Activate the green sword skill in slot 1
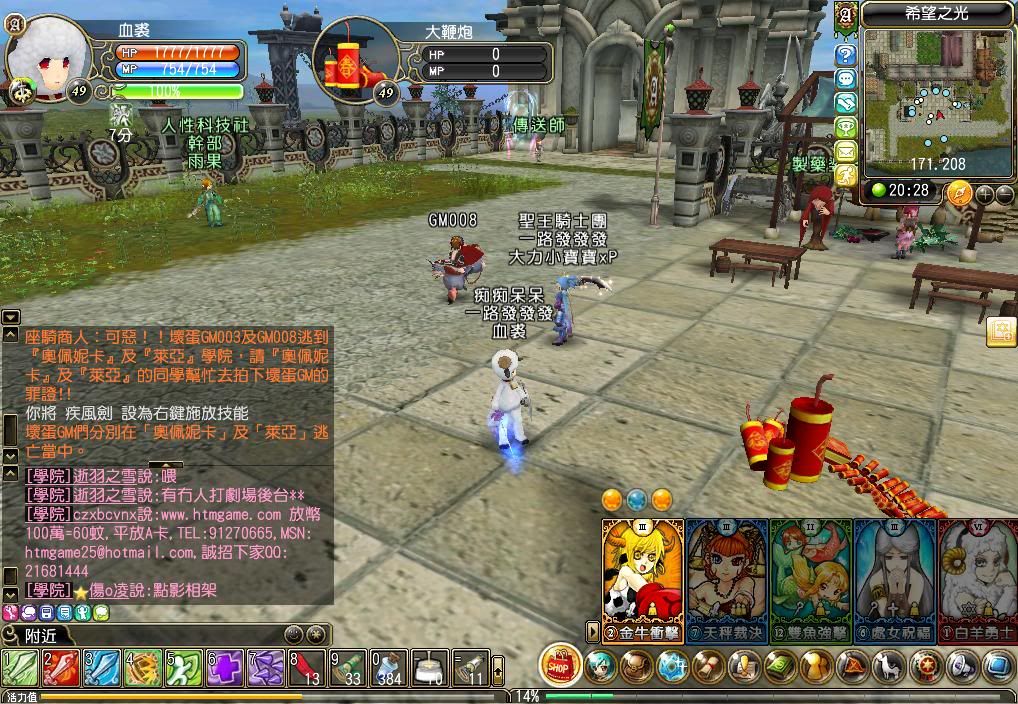This screenshot has width=1018, height=704. [20, 666]
